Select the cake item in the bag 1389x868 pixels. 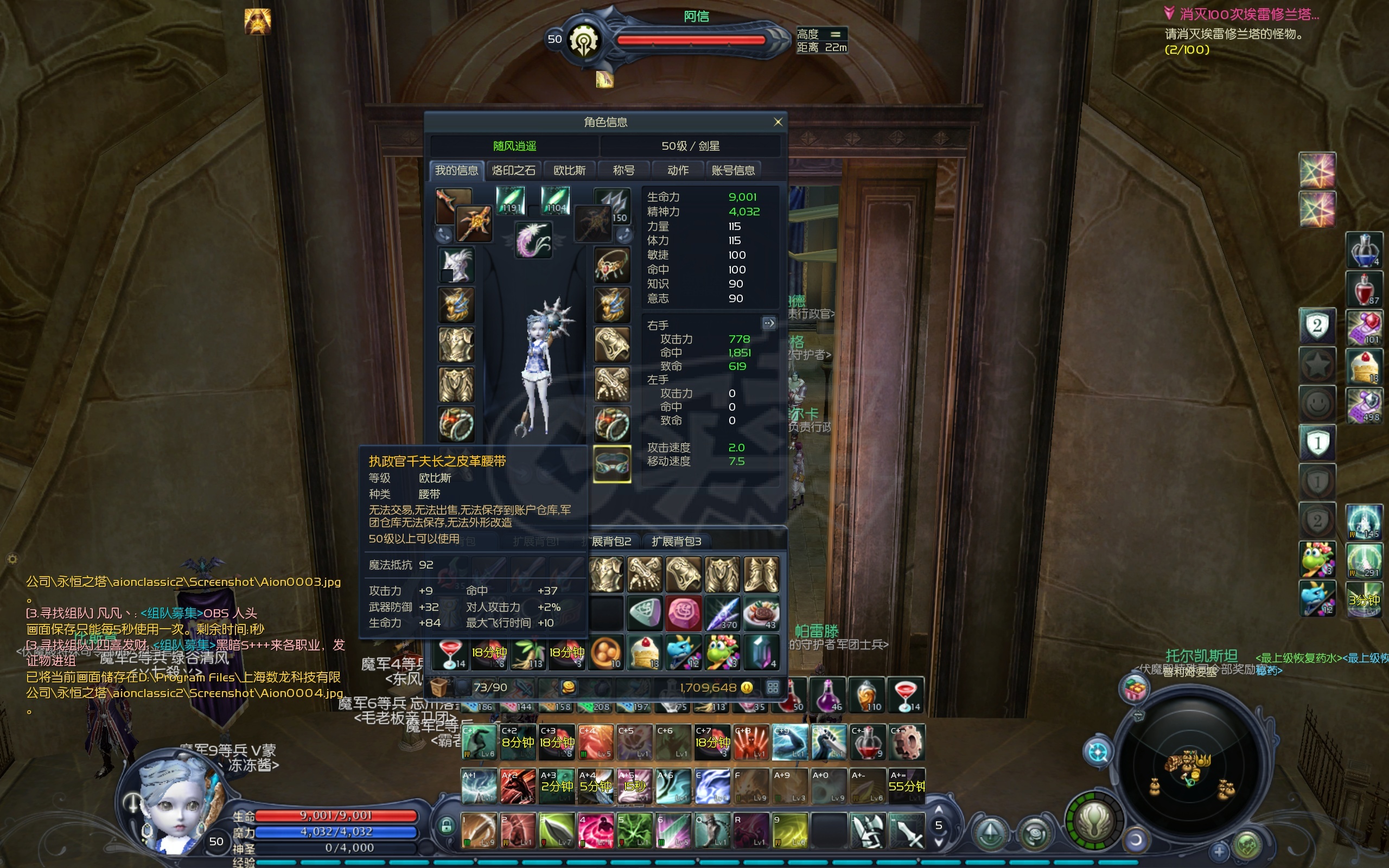(x=645, y=653)
